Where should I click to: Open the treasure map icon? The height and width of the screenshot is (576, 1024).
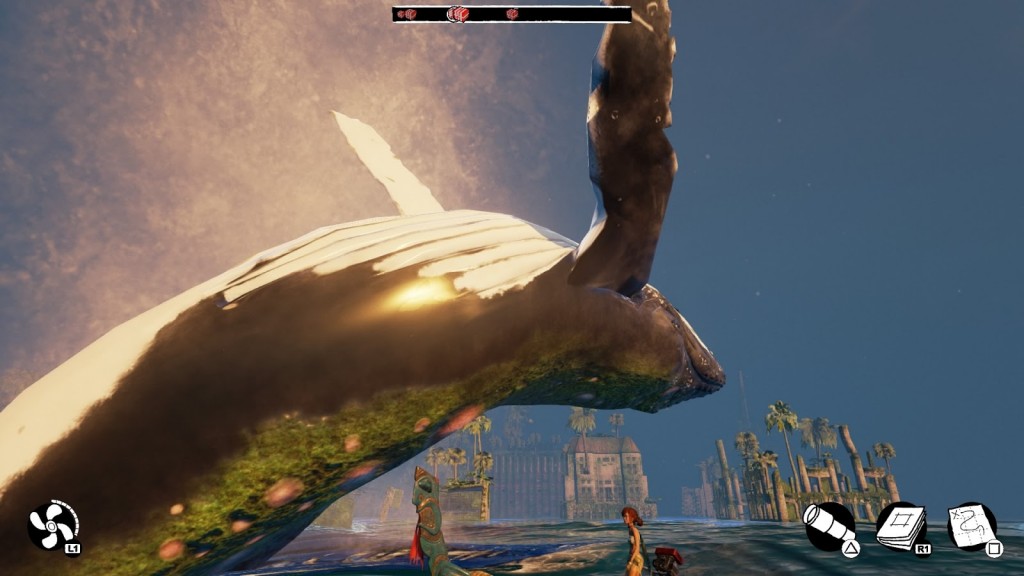pos(972,526)
